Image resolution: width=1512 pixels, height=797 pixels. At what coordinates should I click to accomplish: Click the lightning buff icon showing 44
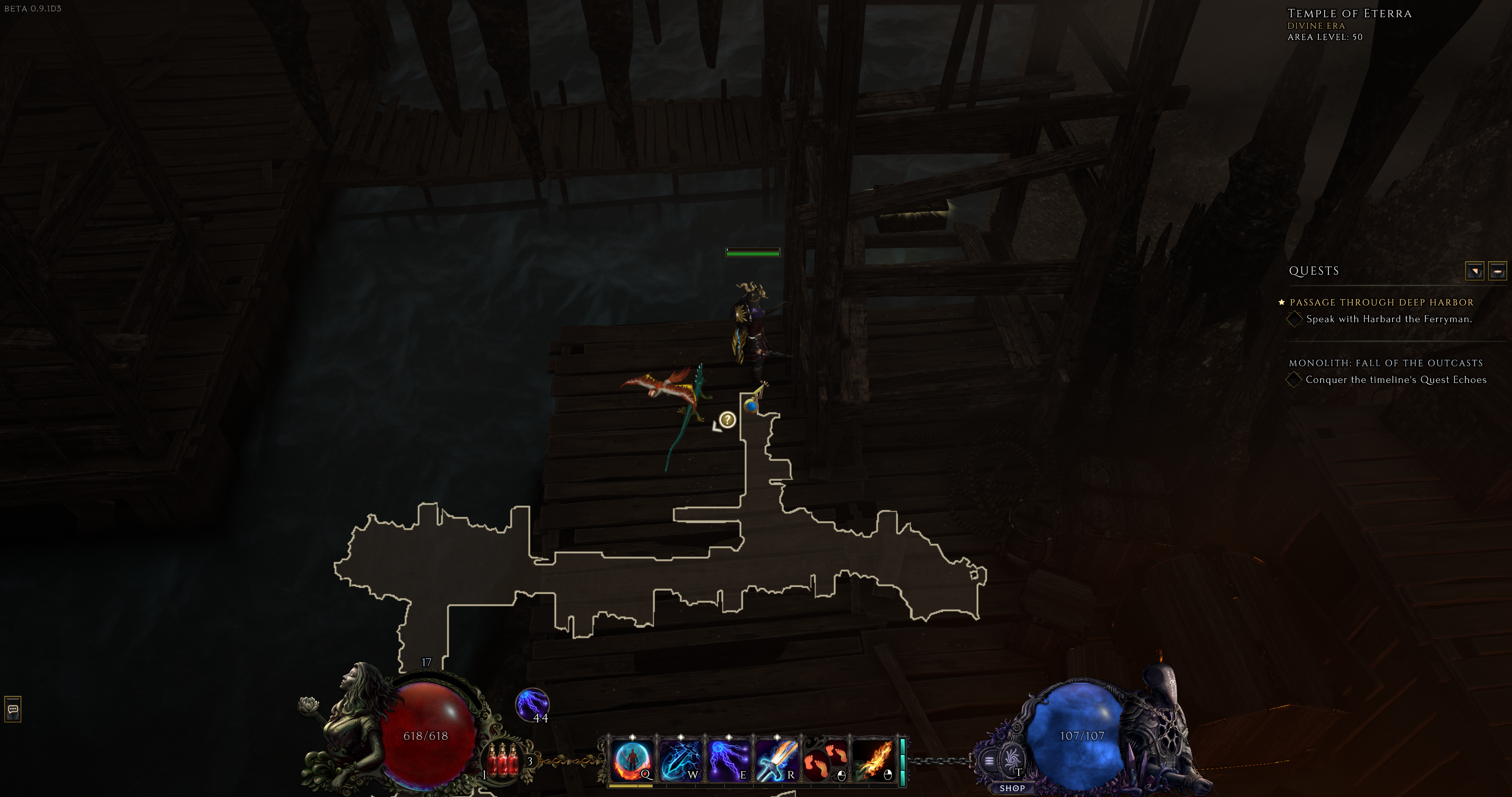click(532, 704)
